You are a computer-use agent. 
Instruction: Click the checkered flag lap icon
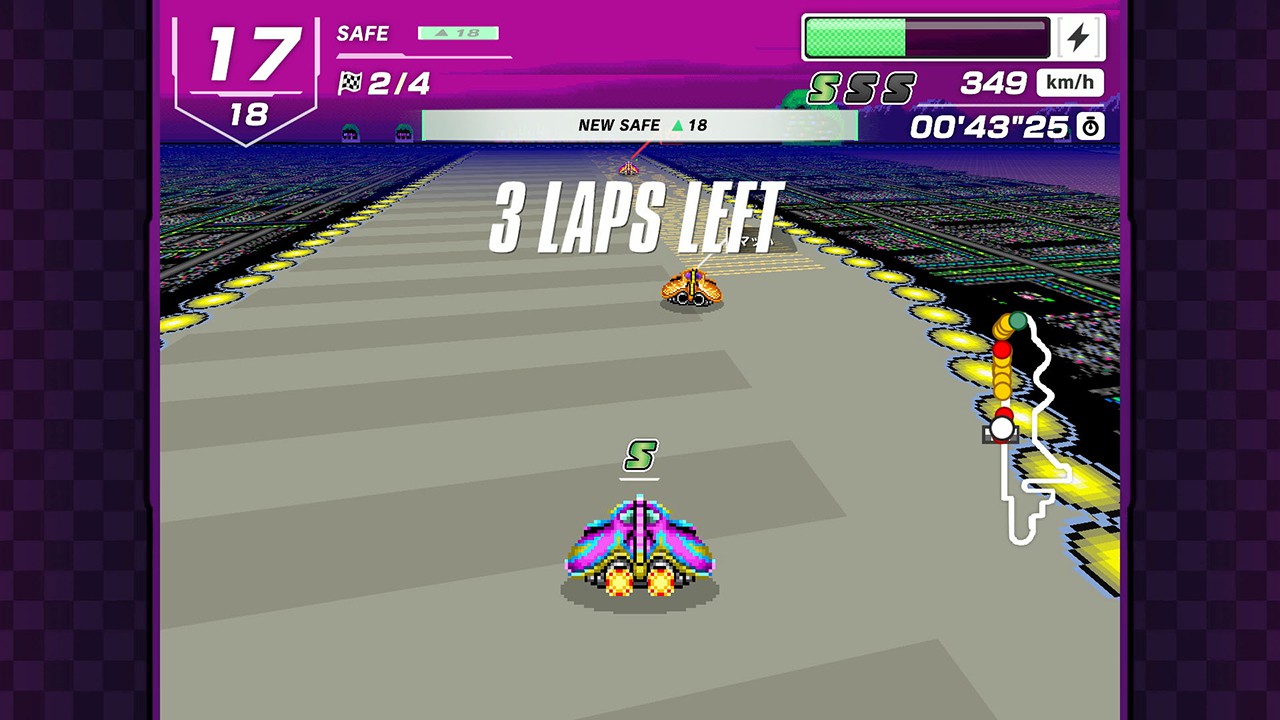[x=350, y=83]
